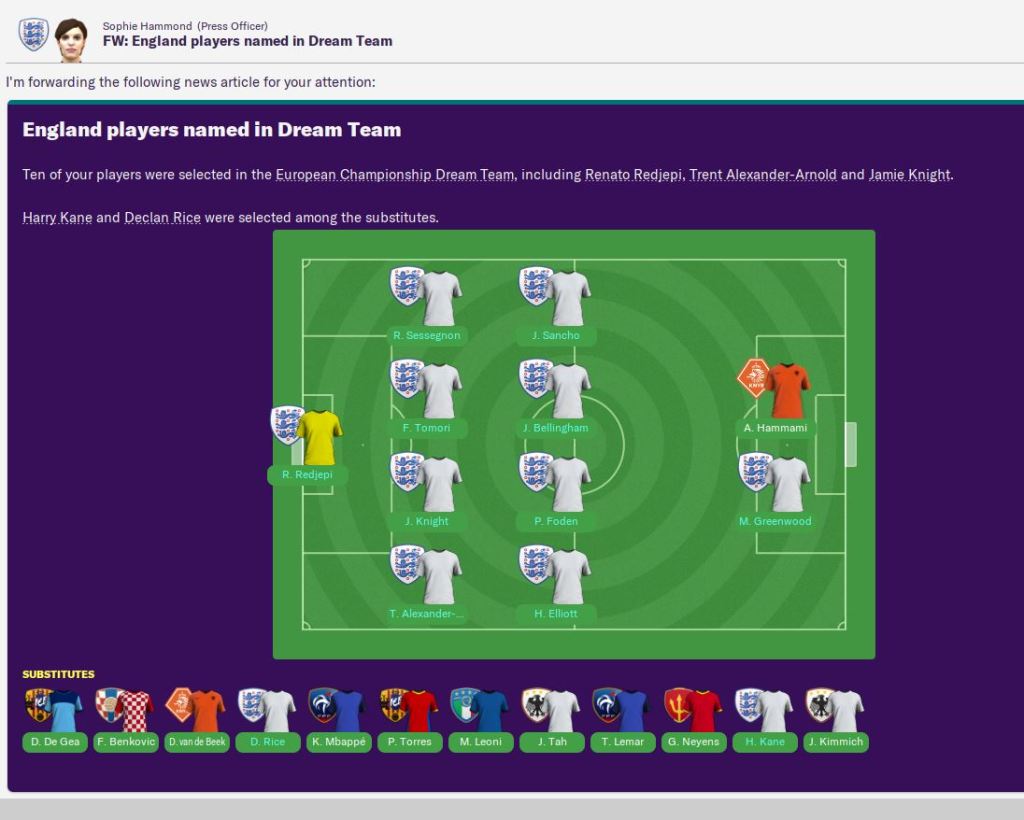This screenshot has width=1024, height=820.
Task: Select substitute D. De Gea
Action: pyautogui.click(x=54, y=742)
